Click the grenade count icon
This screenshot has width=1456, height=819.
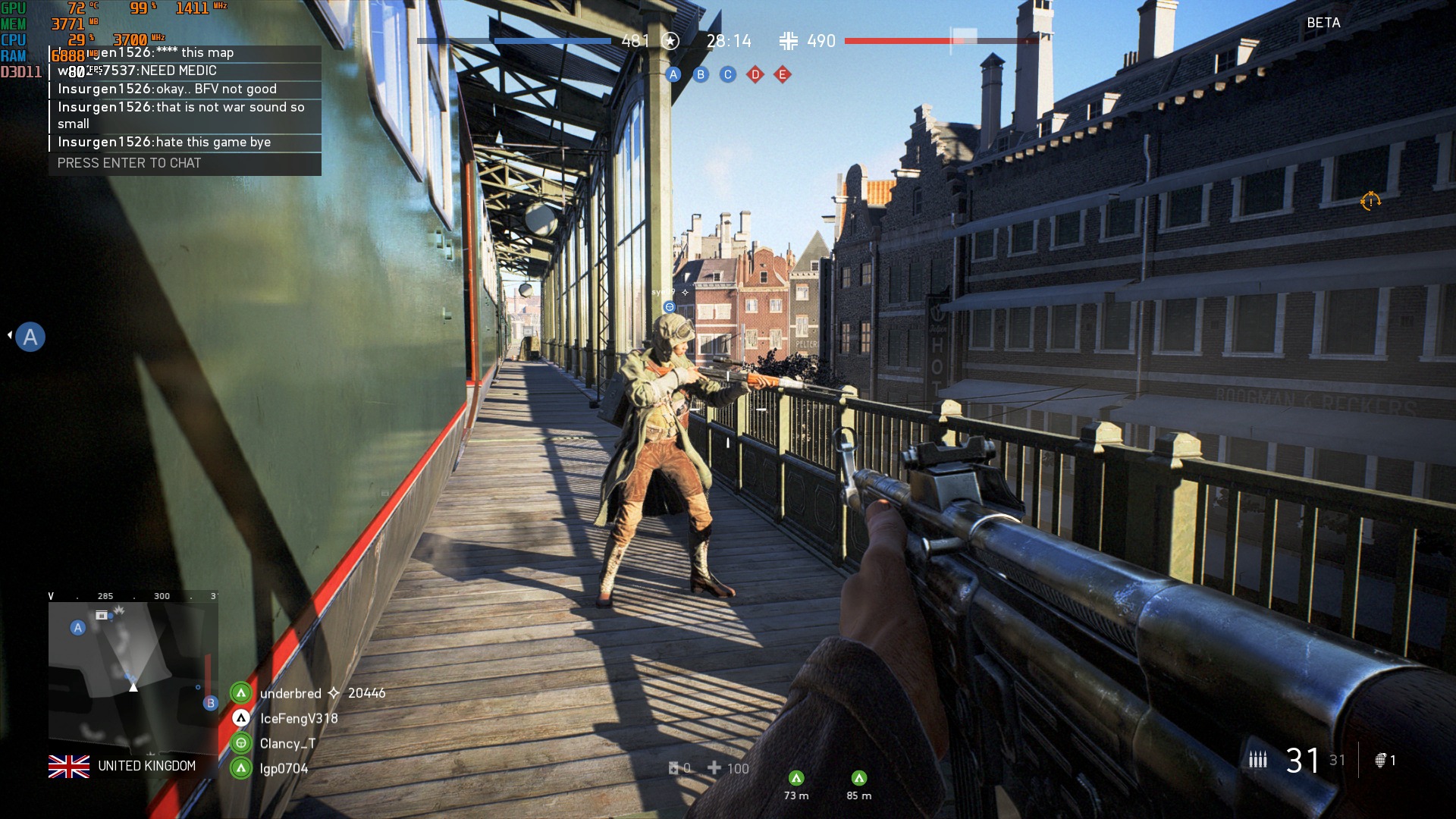1381,760
